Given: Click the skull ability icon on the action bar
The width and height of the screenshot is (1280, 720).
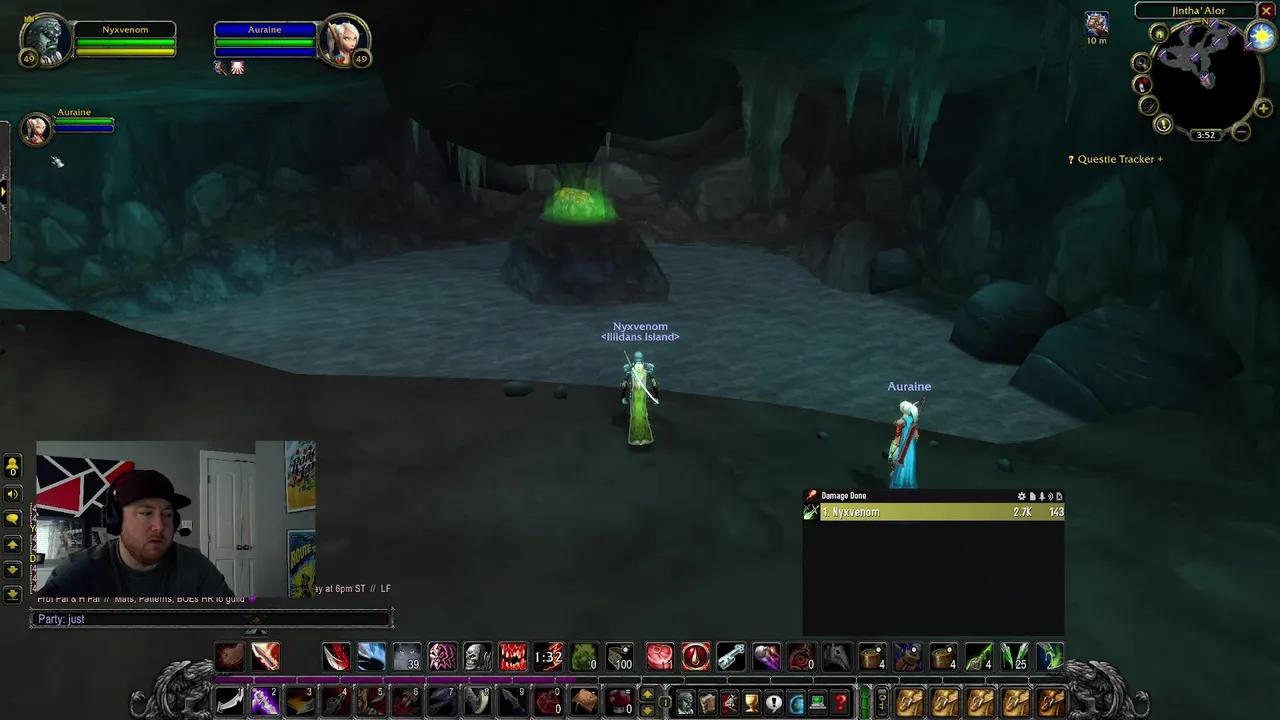Looking at the screenshot, I should 477,656.
